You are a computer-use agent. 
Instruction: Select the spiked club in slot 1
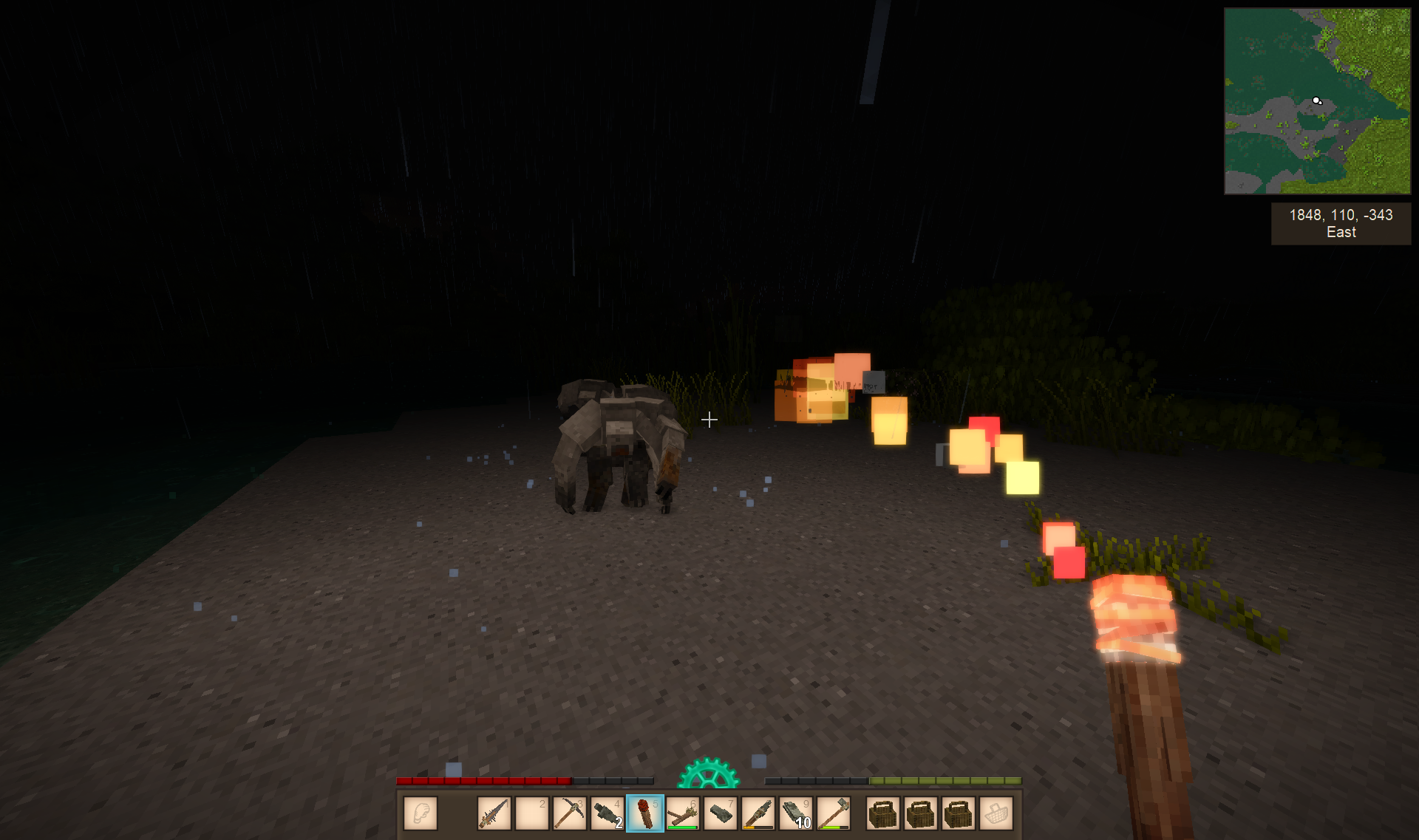click(494, 813)
